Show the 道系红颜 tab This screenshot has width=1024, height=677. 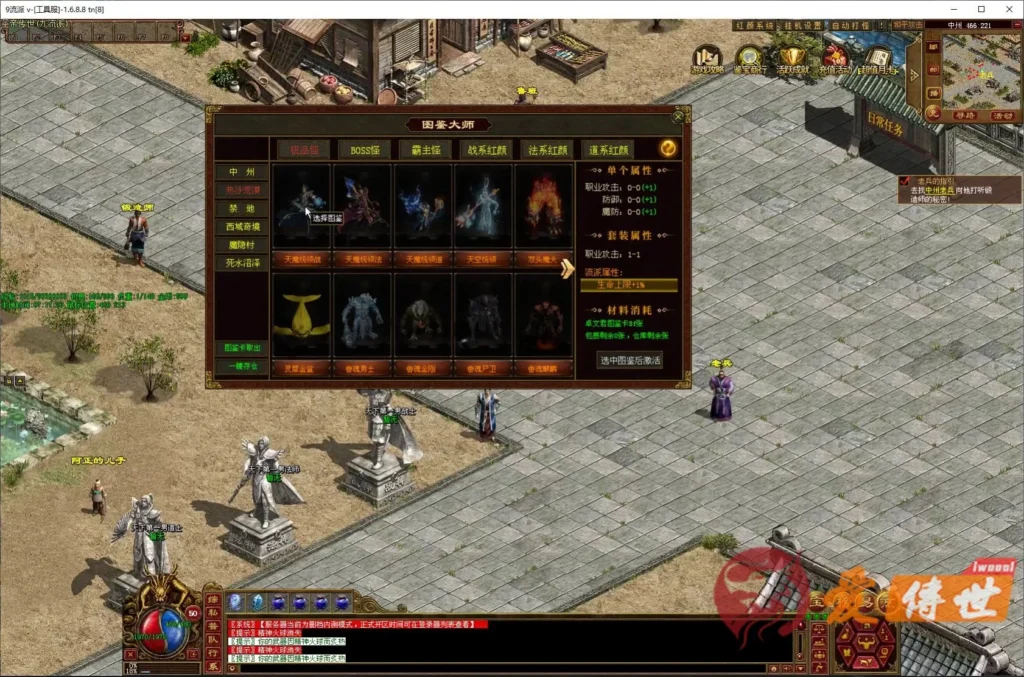[608, 149]
